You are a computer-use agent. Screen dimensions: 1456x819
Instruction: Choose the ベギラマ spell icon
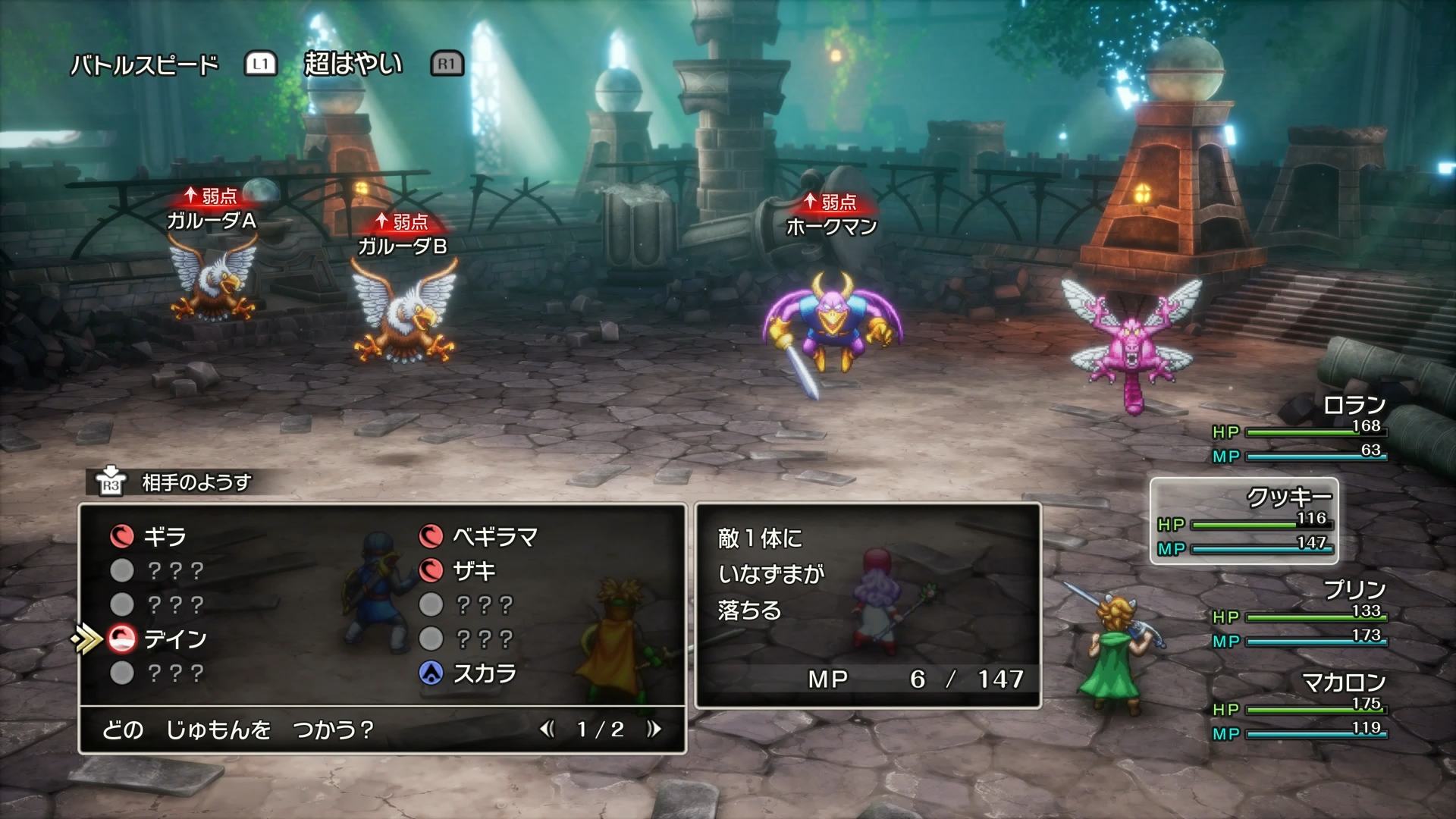[x=432, y=538]
